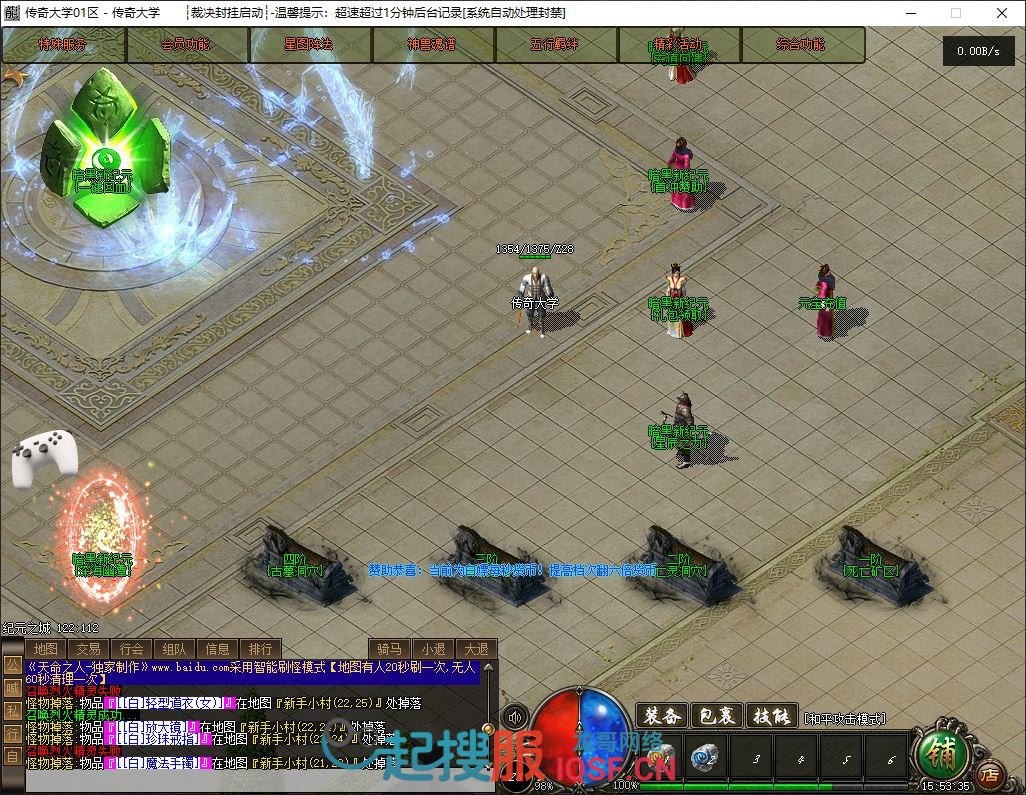
Task: Toggle the sound speaker icon
Action: coord(516,717)
